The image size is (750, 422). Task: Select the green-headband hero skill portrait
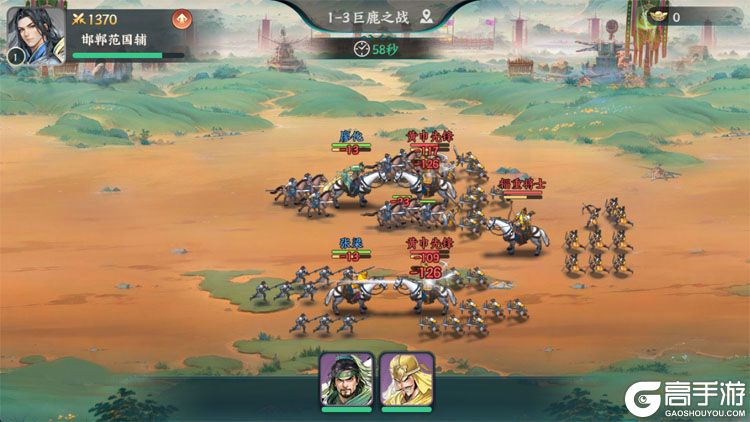[x=346, y=379]
